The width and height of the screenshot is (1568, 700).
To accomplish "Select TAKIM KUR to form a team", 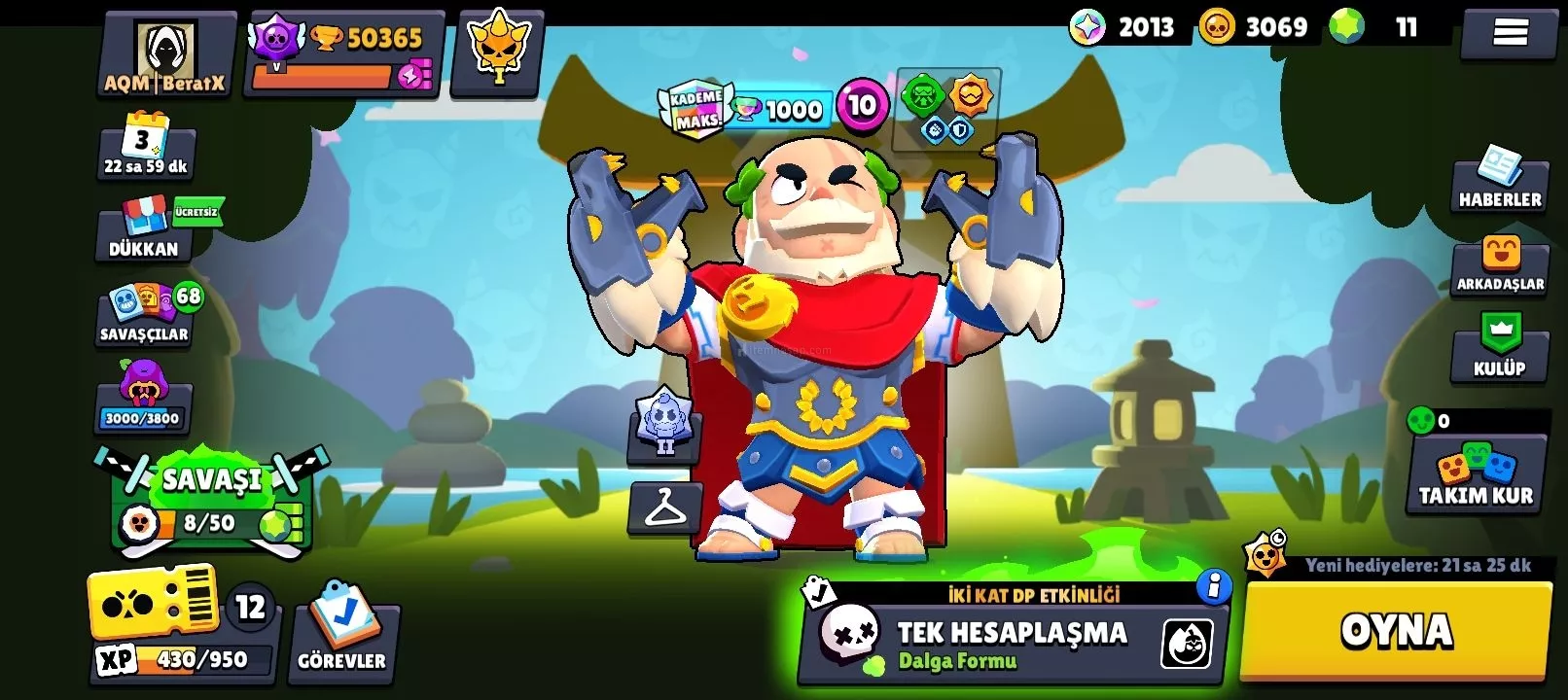I will pyautogui.click(x=1476, y=476).
